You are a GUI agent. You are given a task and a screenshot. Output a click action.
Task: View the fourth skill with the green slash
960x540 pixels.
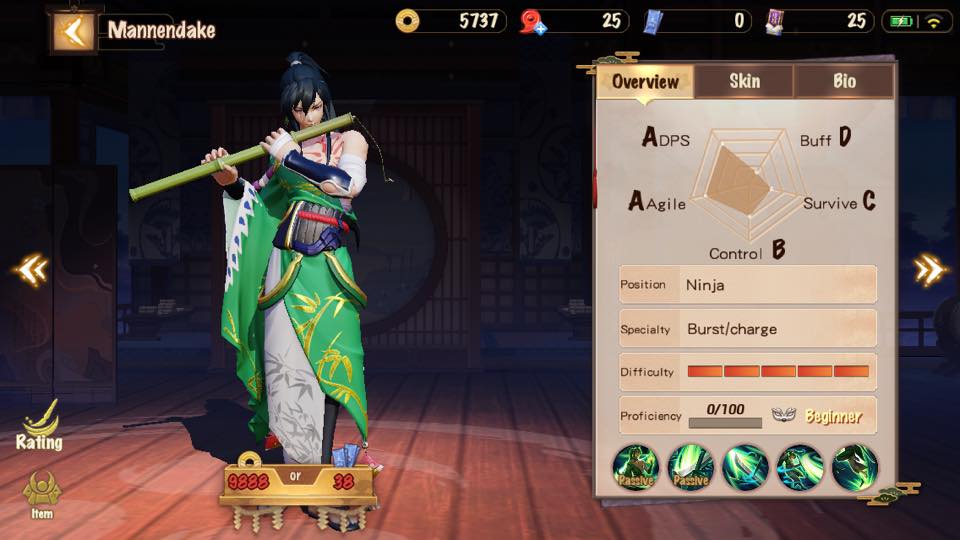coord(800,467)
